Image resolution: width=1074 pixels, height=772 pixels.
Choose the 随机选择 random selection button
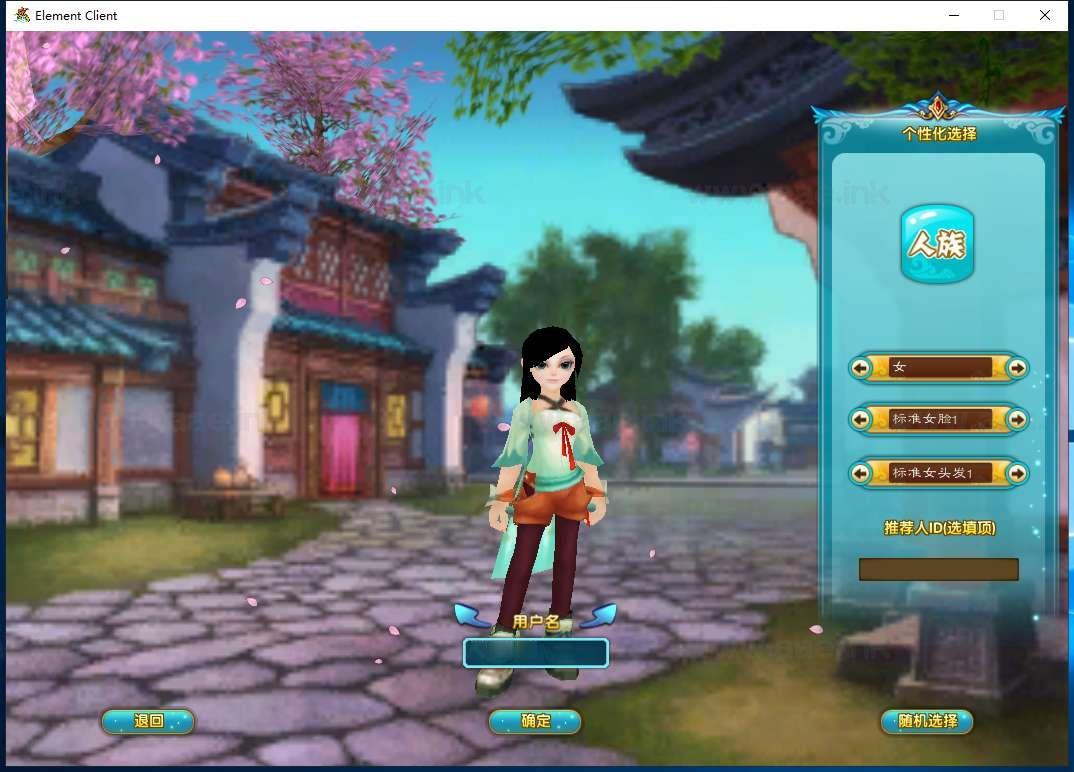tap(927, 721)
